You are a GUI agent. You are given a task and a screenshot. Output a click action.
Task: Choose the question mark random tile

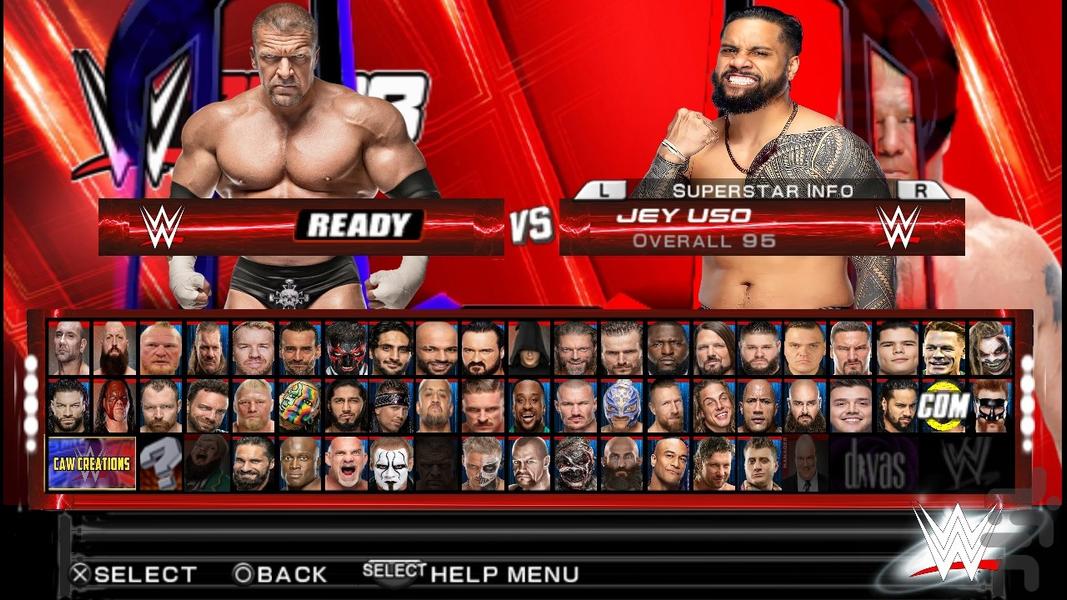[160, 463]
